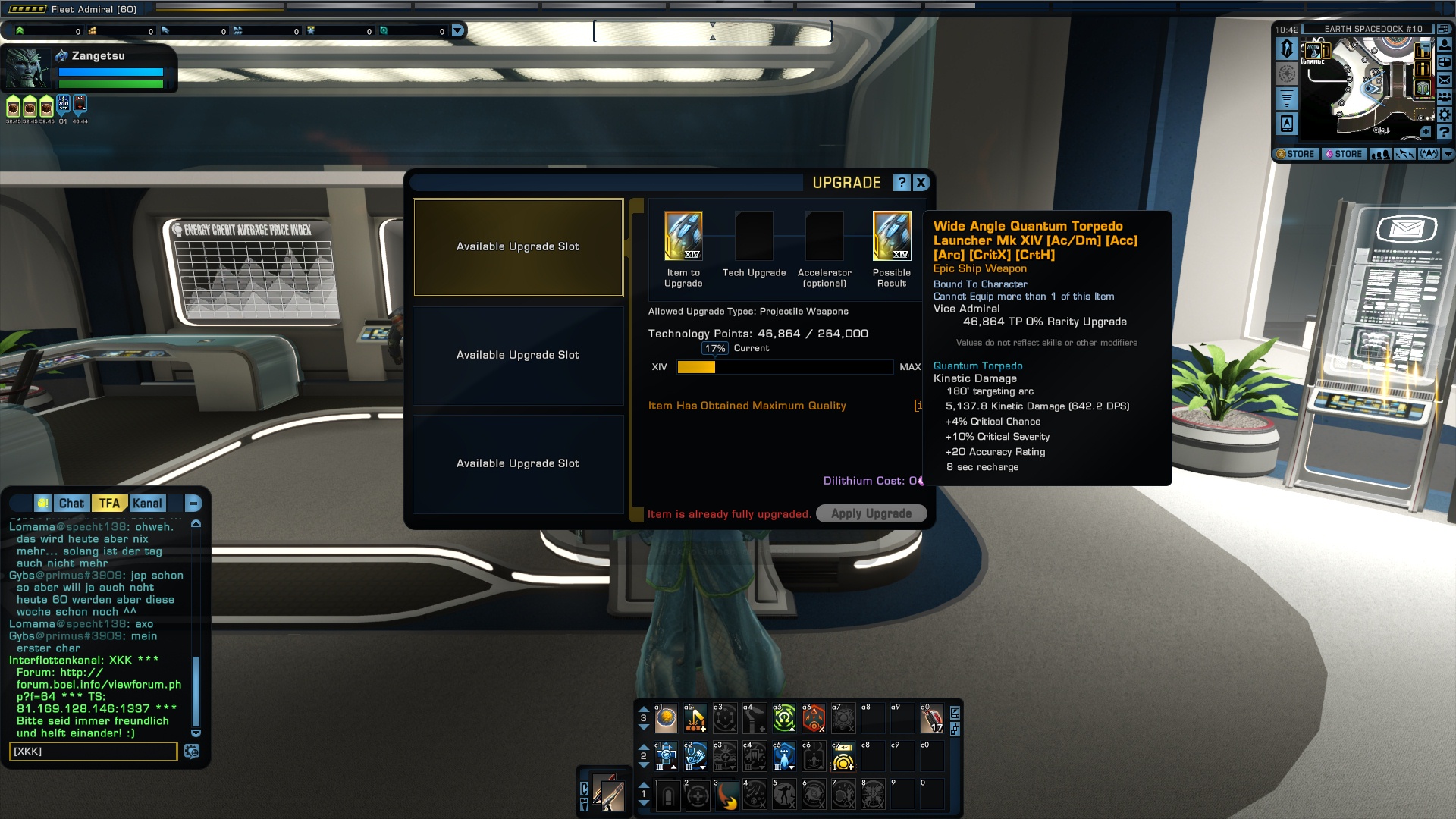The height and width of the screenshot is (819, 1456).
Task: Switch to the Chat tab
Action: (x=71, y=504)
